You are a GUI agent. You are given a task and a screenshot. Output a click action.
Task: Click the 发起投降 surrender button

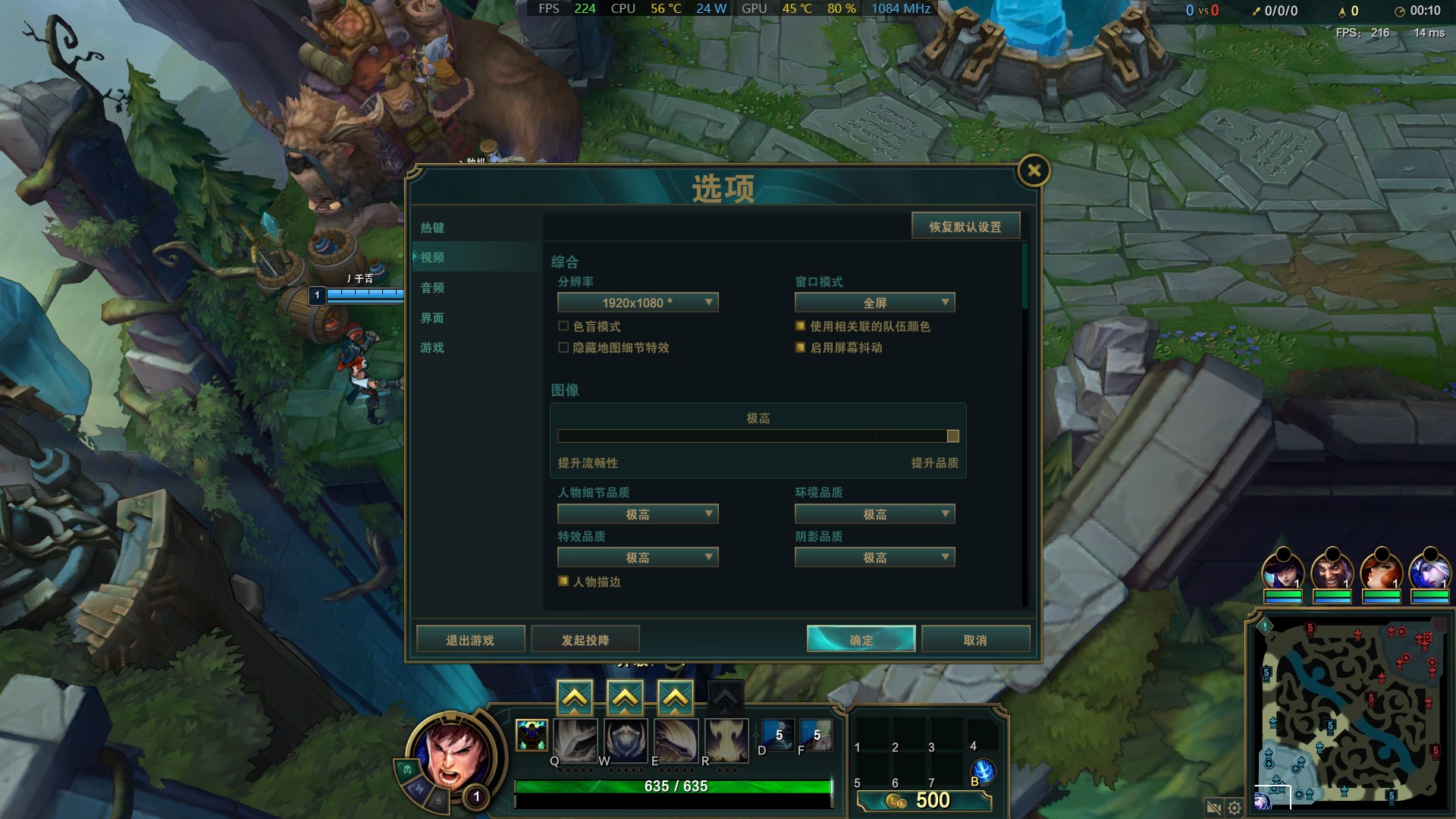(x=585, y=638)
